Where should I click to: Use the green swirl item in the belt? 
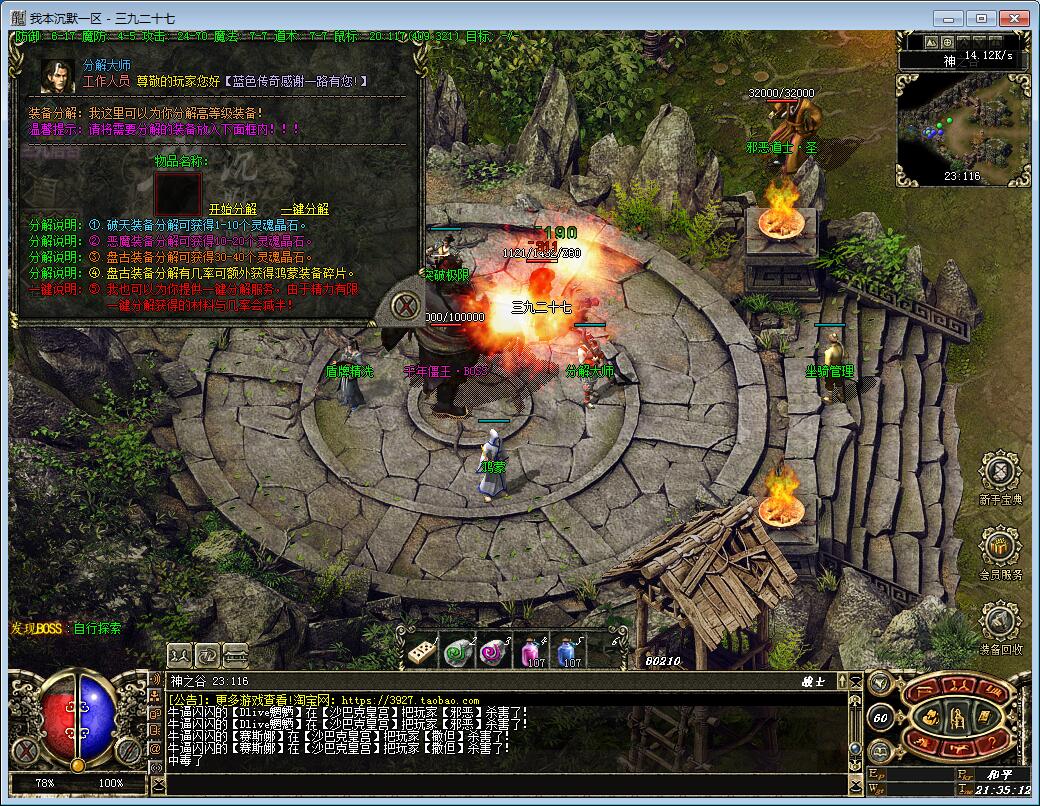(458, 652)
